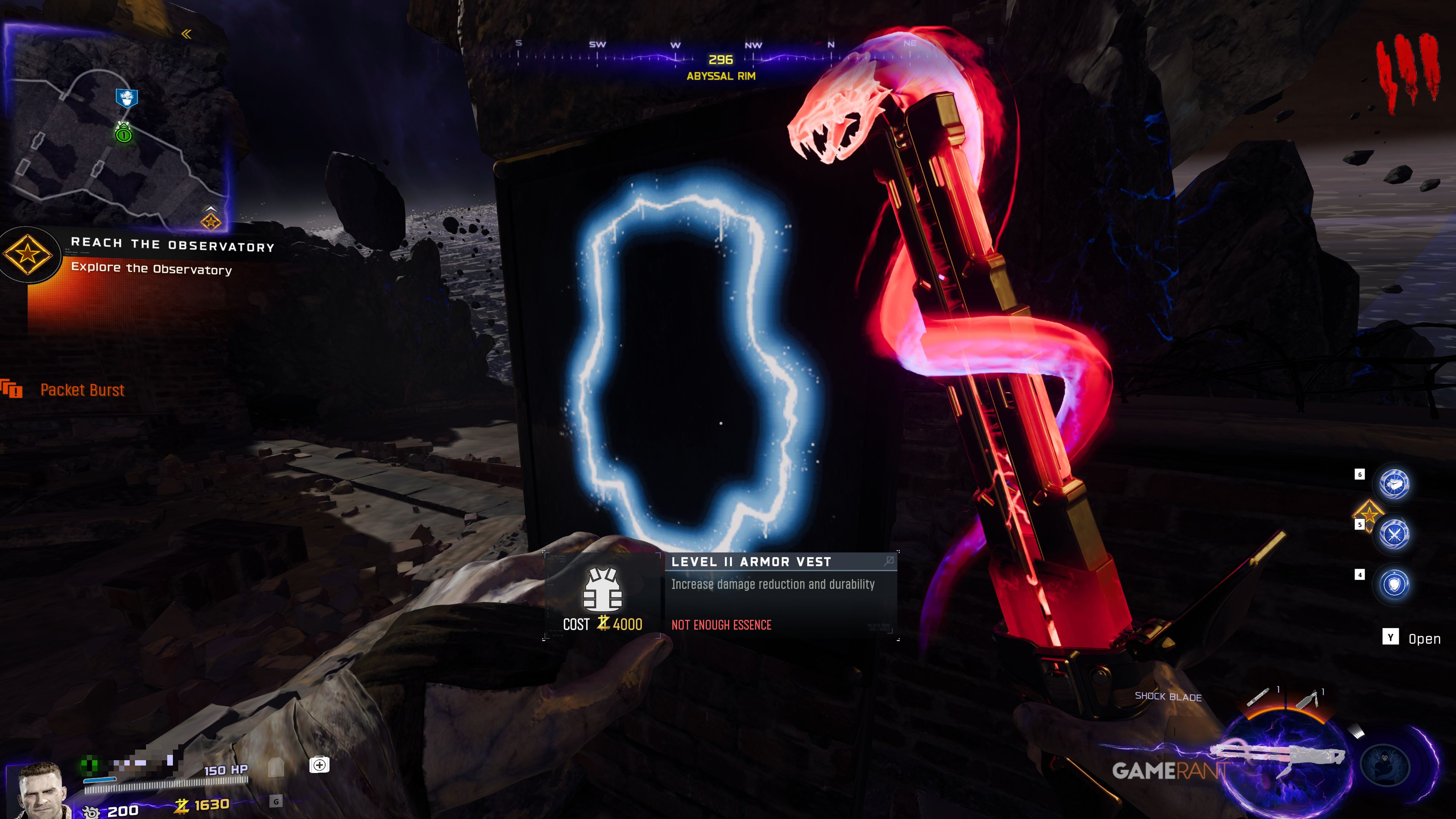Select the blue skull marker on minimap

click(x=127, y=98)
